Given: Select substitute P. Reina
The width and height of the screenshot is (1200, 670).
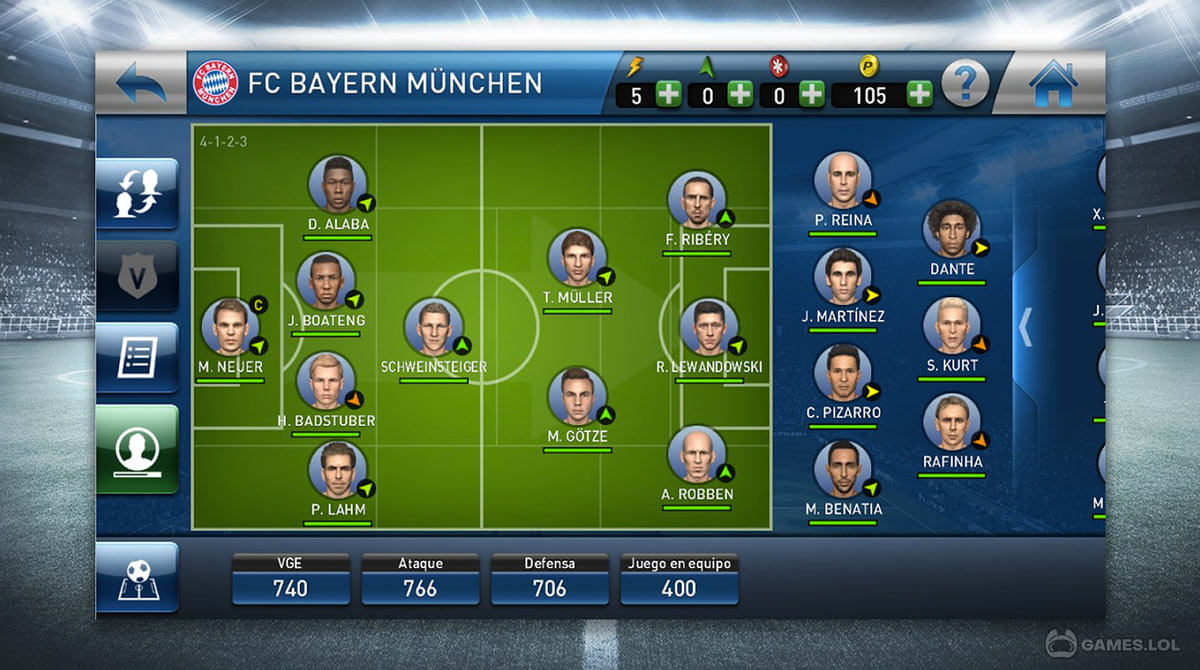Looking at the screenshot, I should coord(842,181).
